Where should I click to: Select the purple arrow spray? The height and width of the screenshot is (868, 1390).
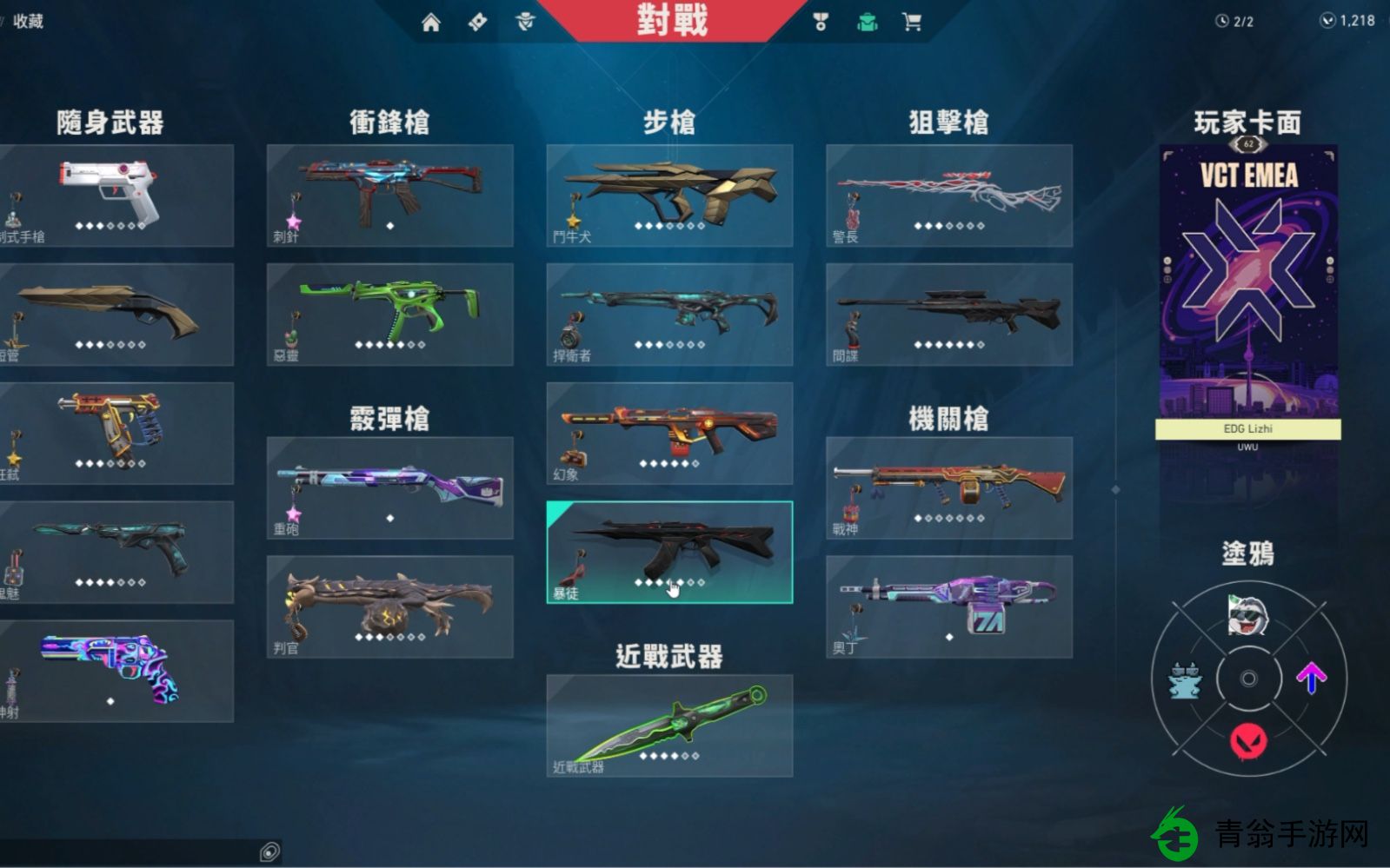click(x=1313, y=676)
